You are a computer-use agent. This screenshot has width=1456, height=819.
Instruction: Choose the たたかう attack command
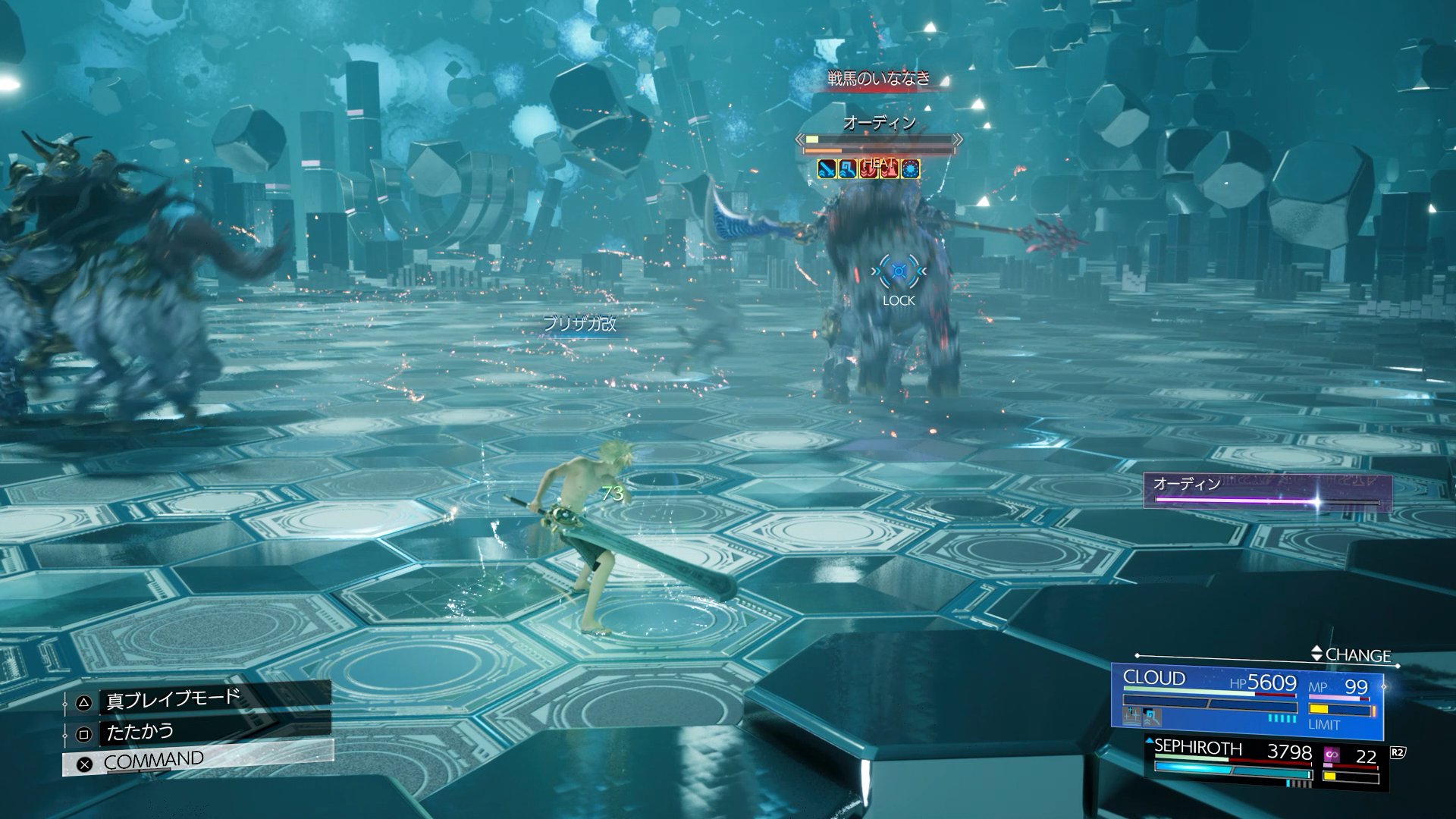click(140, 733)
